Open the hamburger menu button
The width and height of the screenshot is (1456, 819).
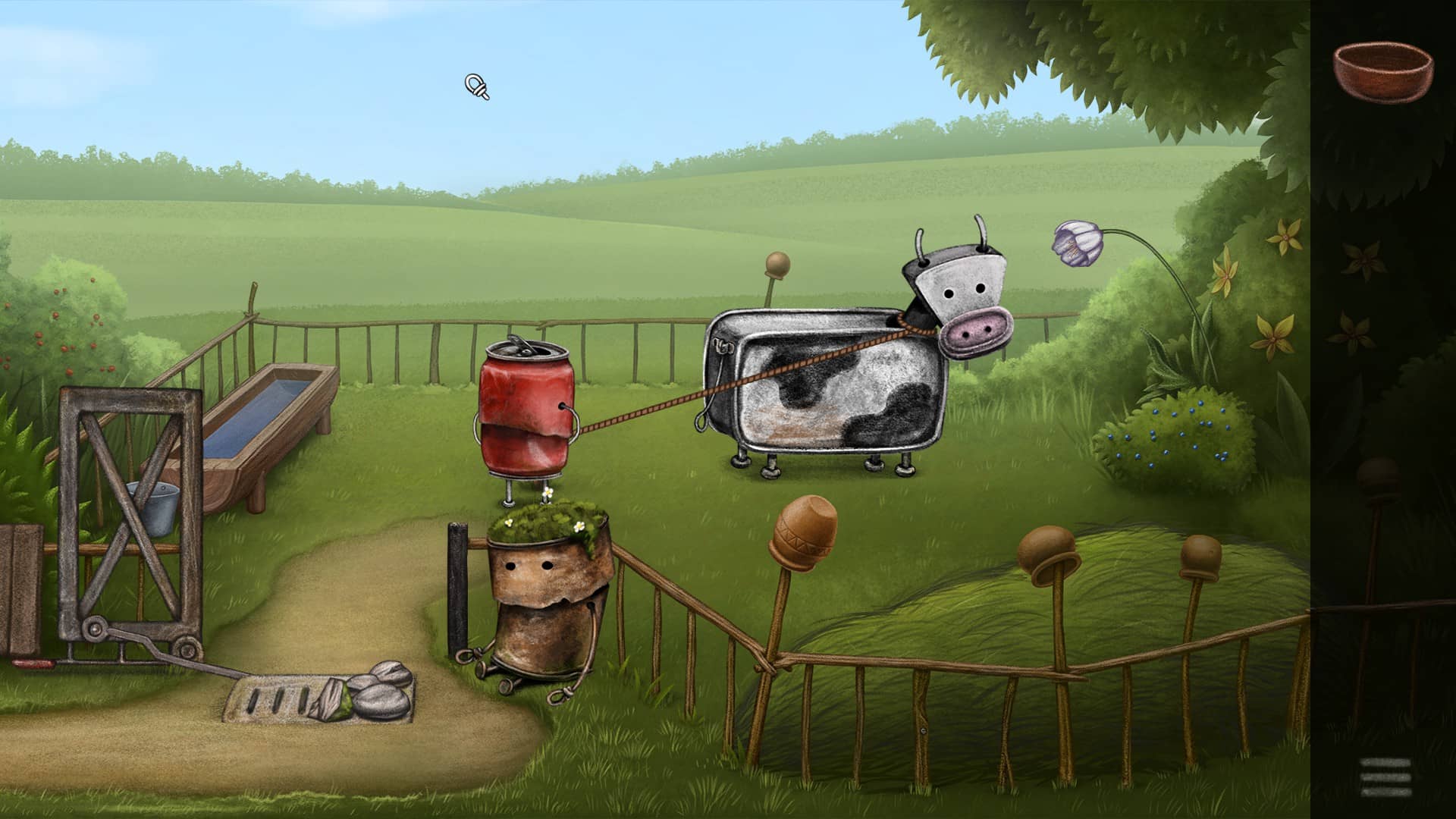[1385, 777]
